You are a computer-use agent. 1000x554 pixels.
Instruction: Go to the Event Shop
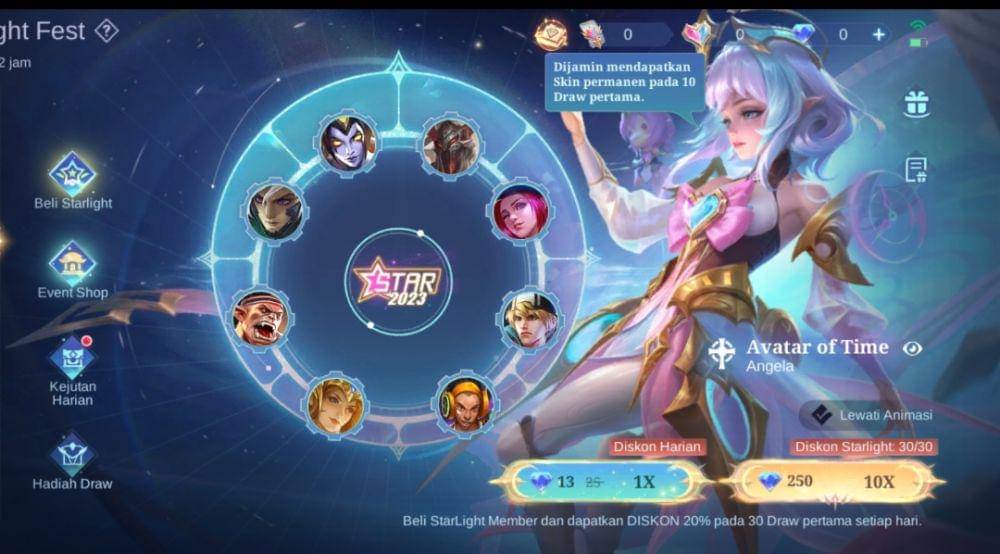72,264
